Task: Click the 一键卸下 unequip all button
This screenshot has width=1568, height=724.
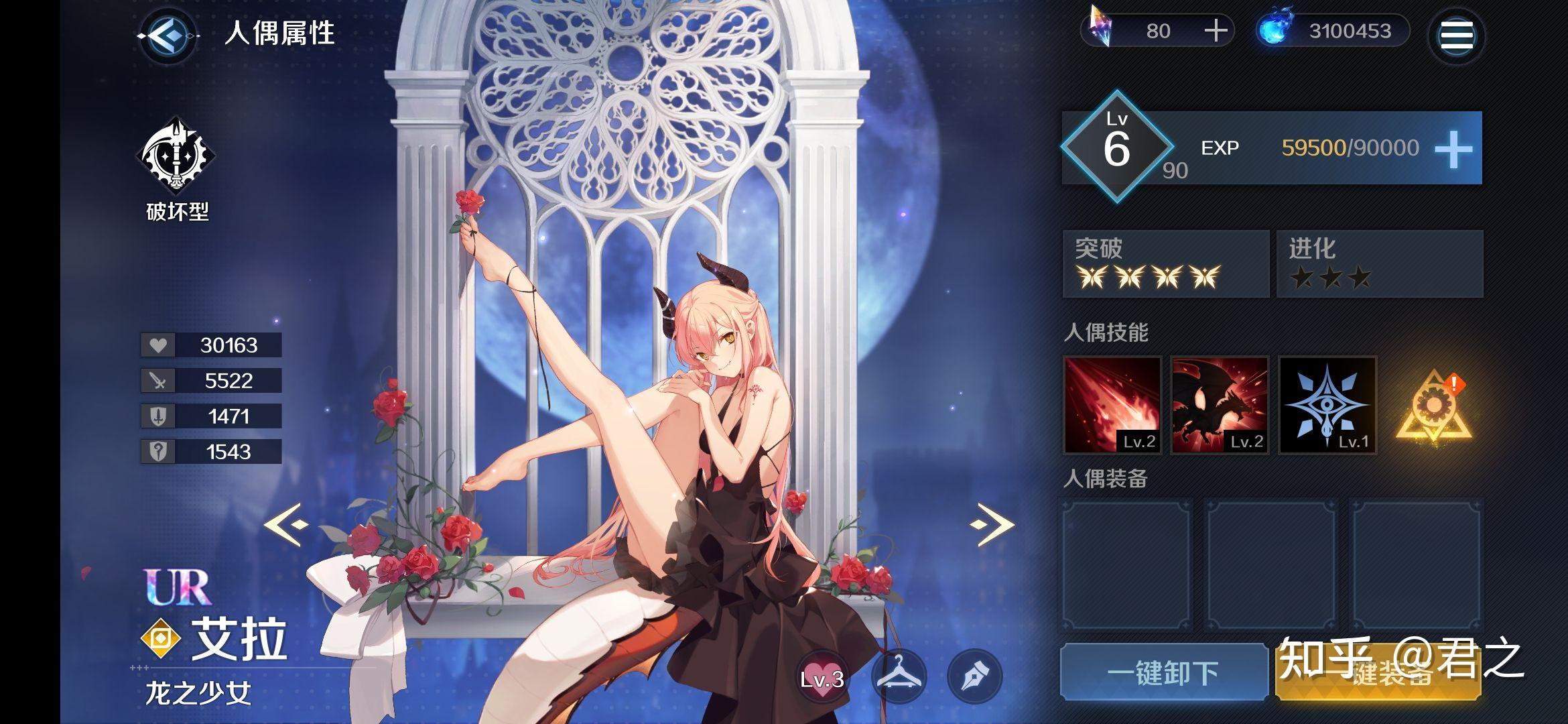Action: pyautogui.click(x=1163, y=672)
